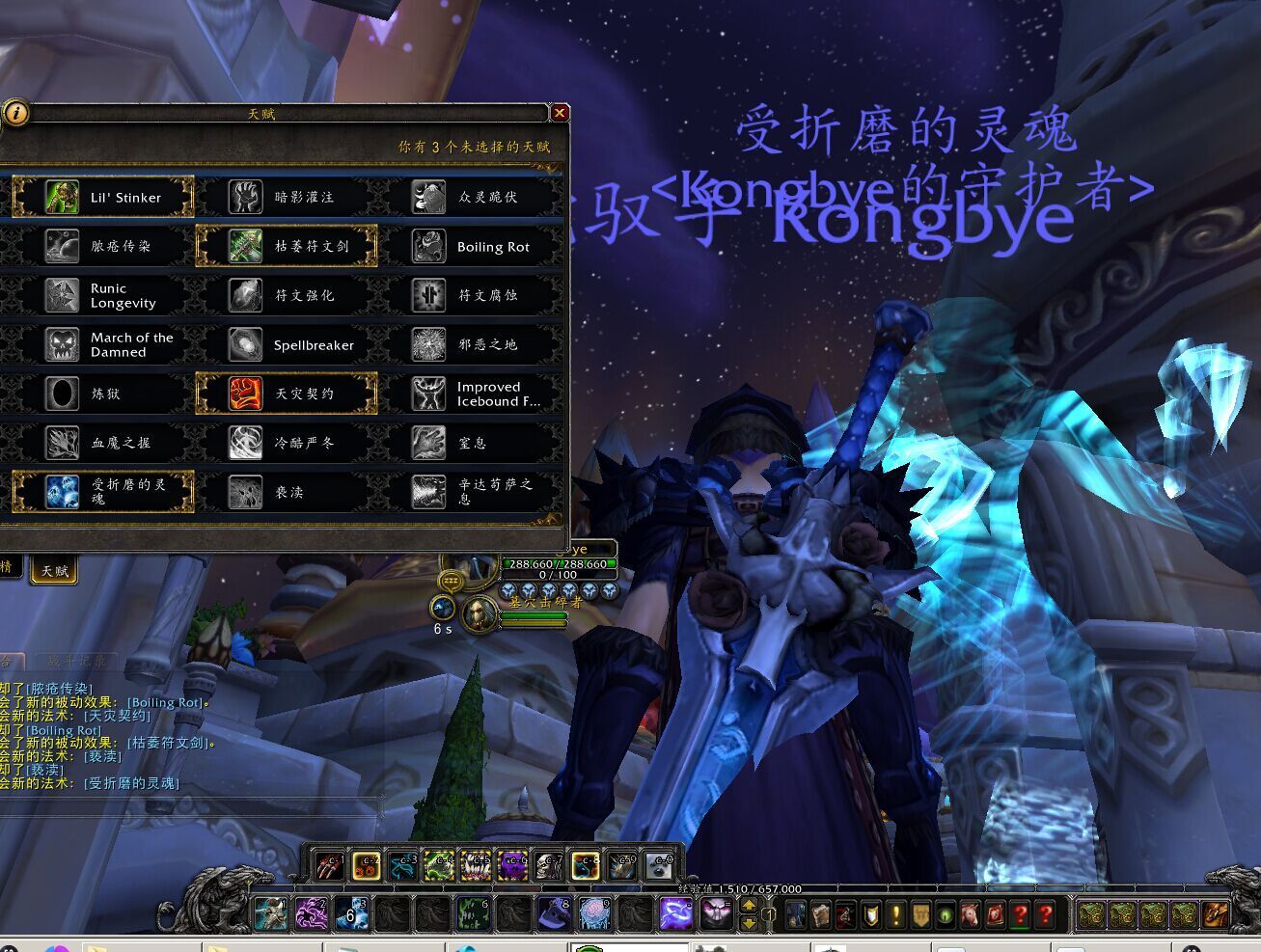The width and height of the screenshot is (1261, 952).
Task: Open the yellow exclamation quest log button
Action: [894, 913]
